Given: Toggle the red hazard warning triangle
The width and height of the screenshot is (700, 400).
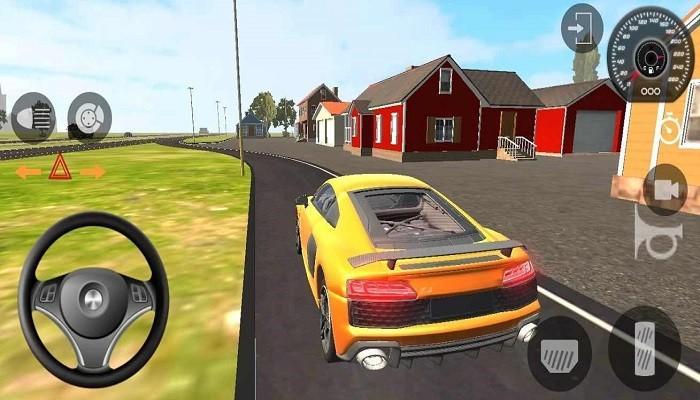Looking at the screenshot, I should [x=60, y=167].
